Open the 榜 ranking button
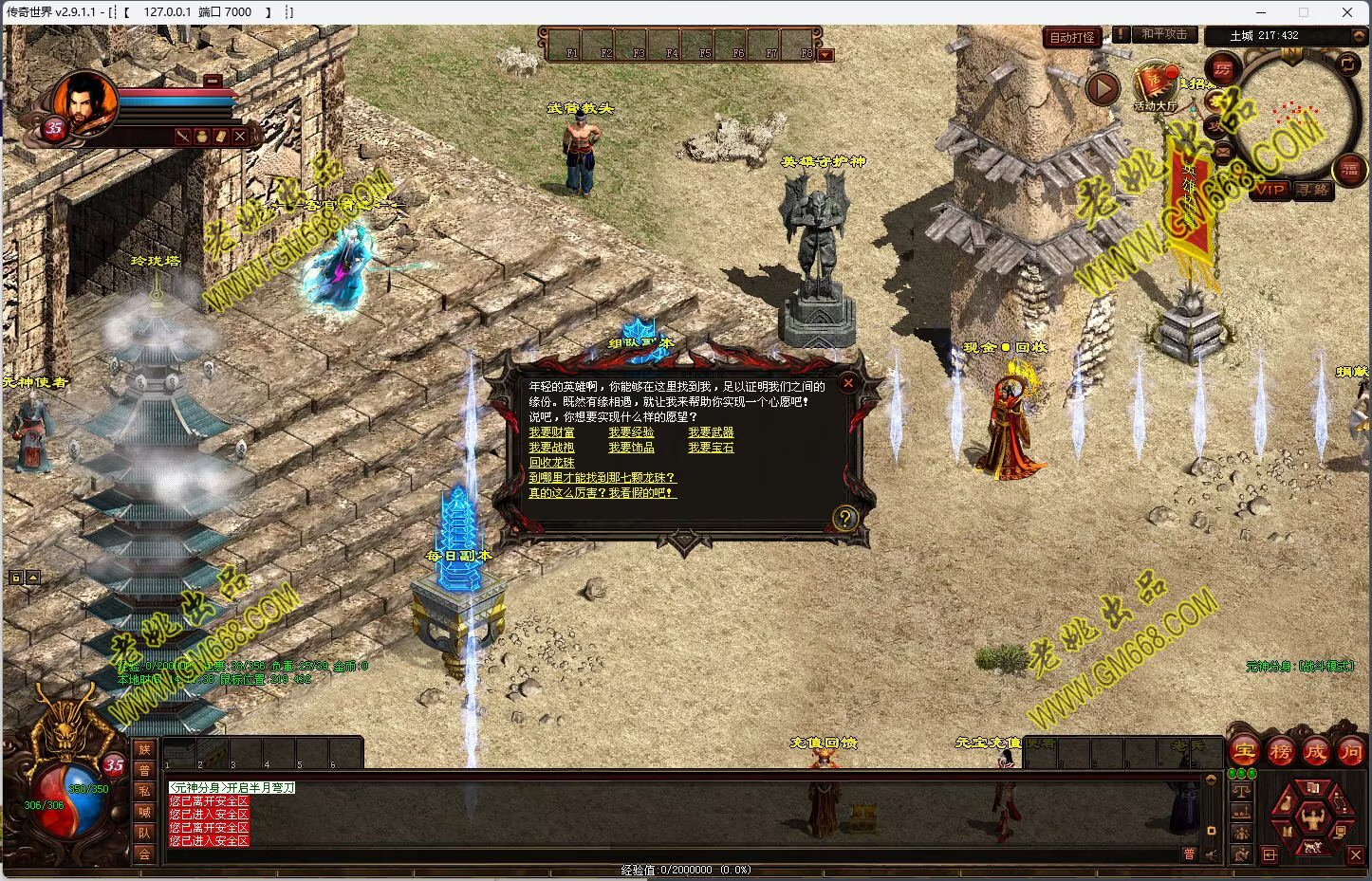The width and height of the screenshot is (1372, 881). point(1280,752)
